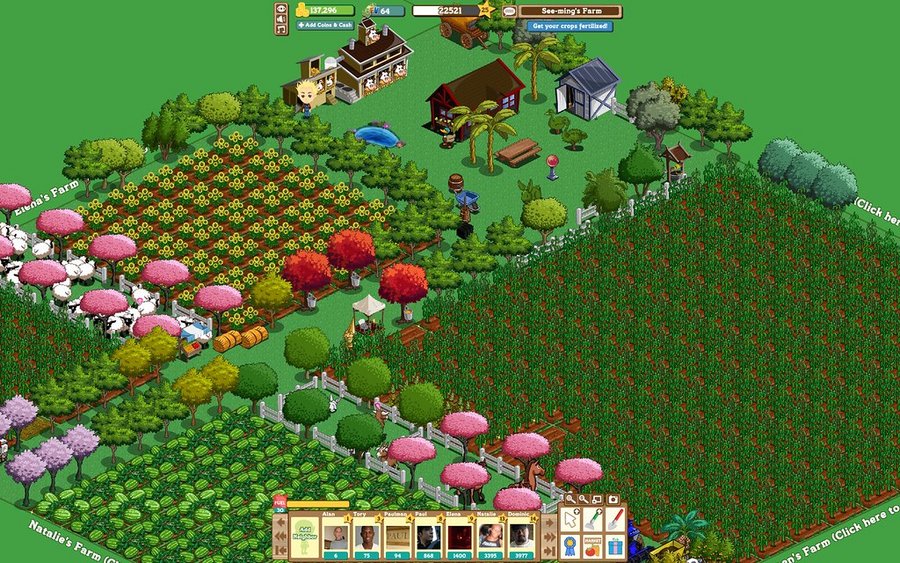Select neighbor Tory's portrait
The width and height of the screenshot is (900, 563).
(x=366, y=536)
